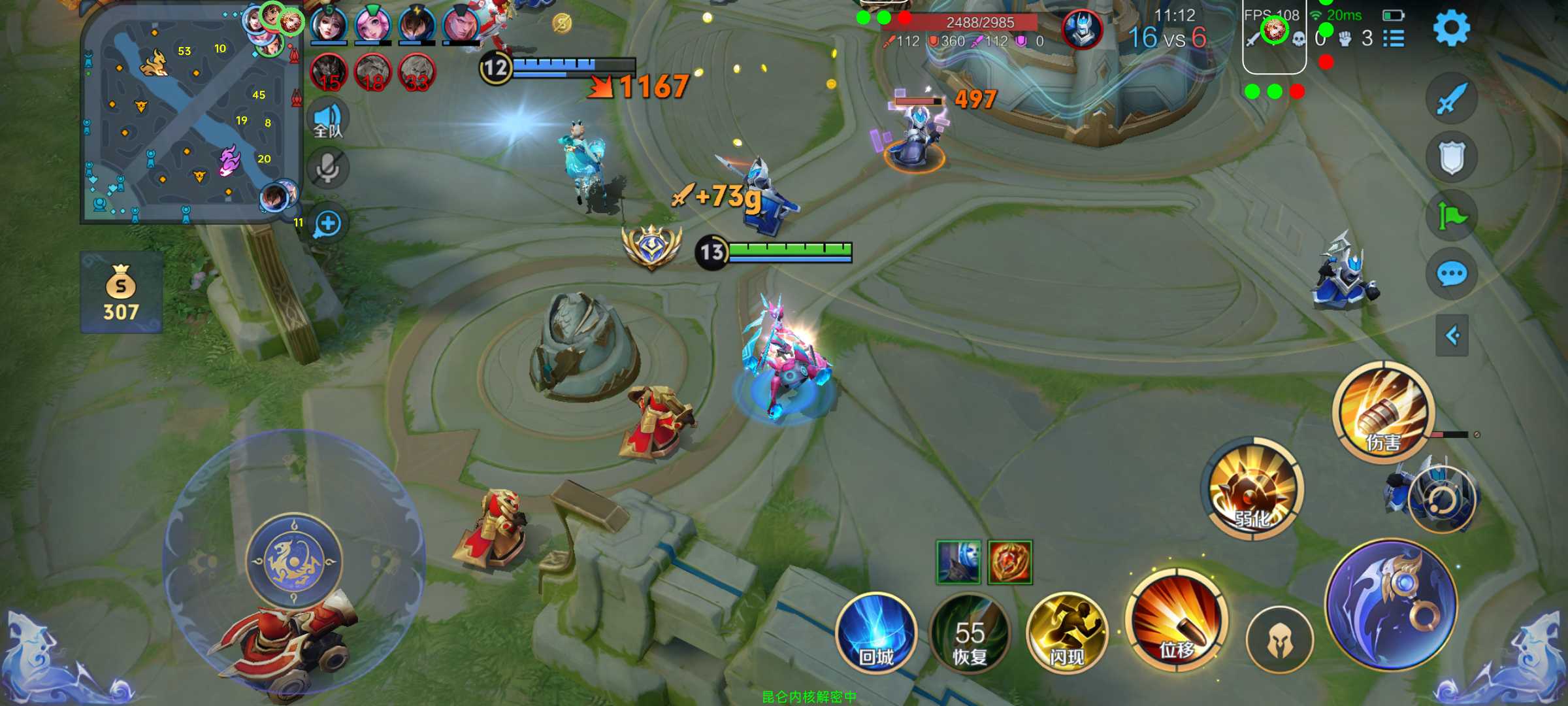Click the magnifier plus button below microphone
Viewport: 1568px width, 706px height.
327,224
